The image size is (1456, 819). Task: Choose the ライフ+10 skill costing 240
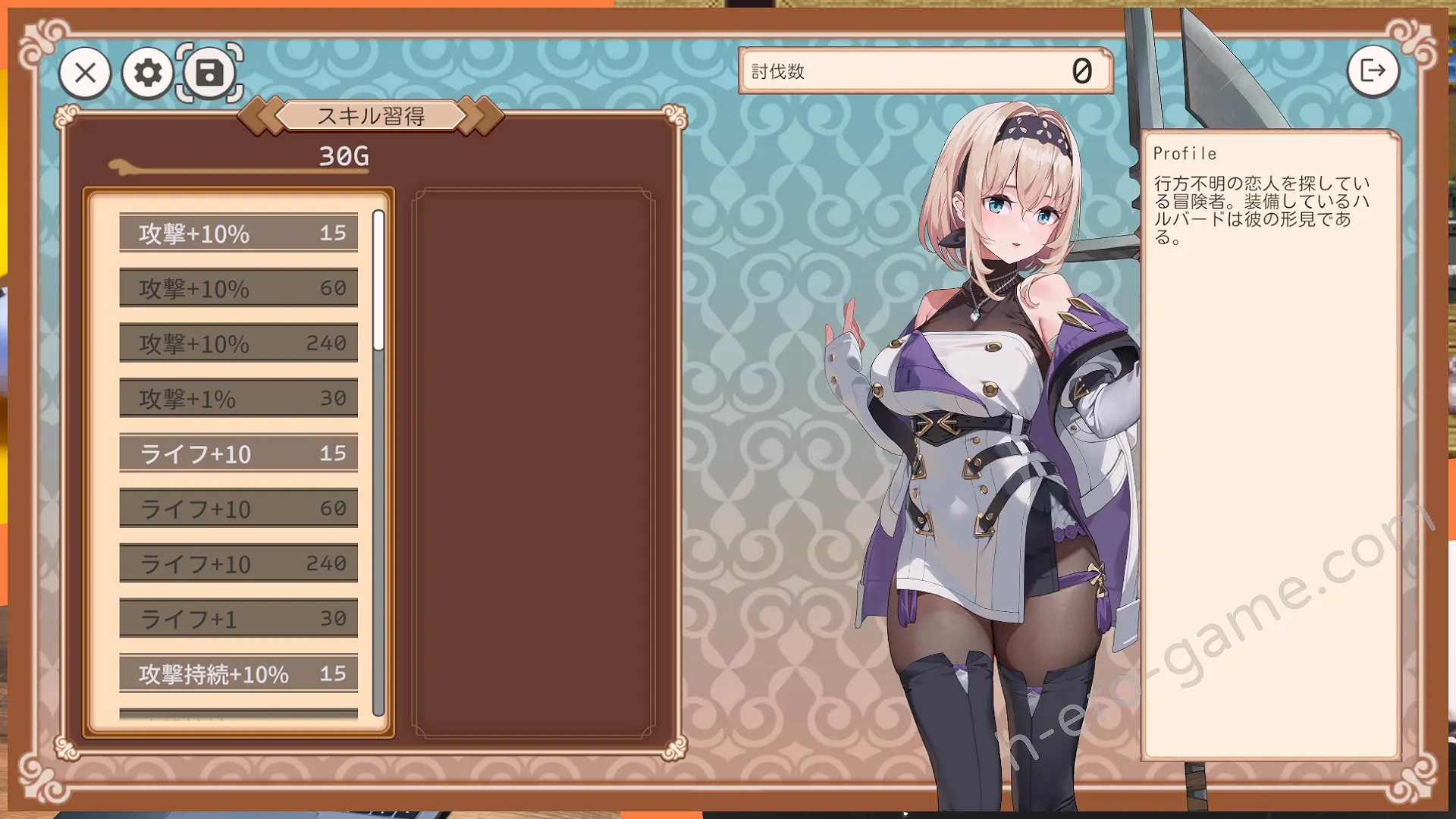(238, 563)
